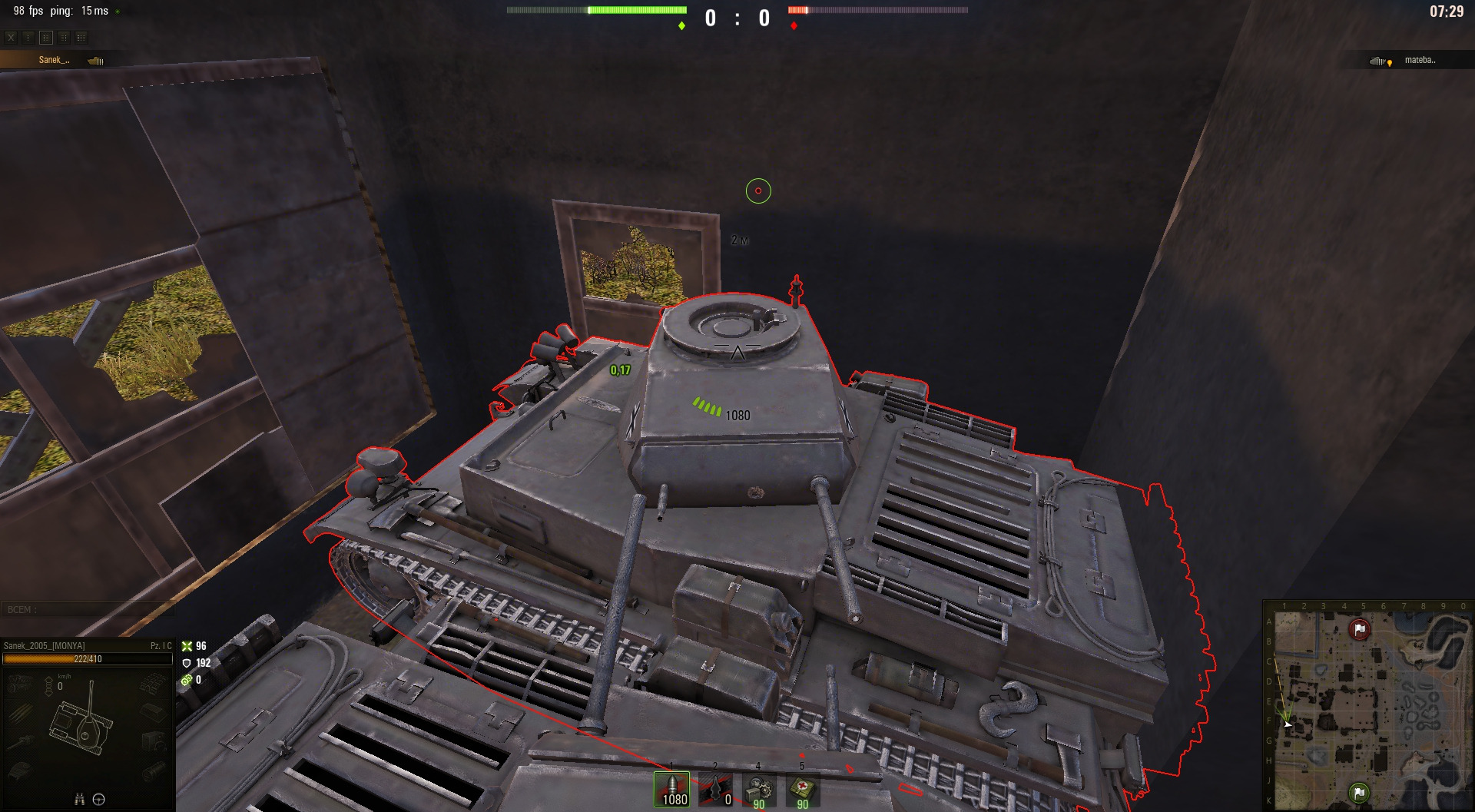Click the steering wheel icon on the damage panel
Image resolution: width=1475 pixels, height=812 pixels.
point(99,800)
